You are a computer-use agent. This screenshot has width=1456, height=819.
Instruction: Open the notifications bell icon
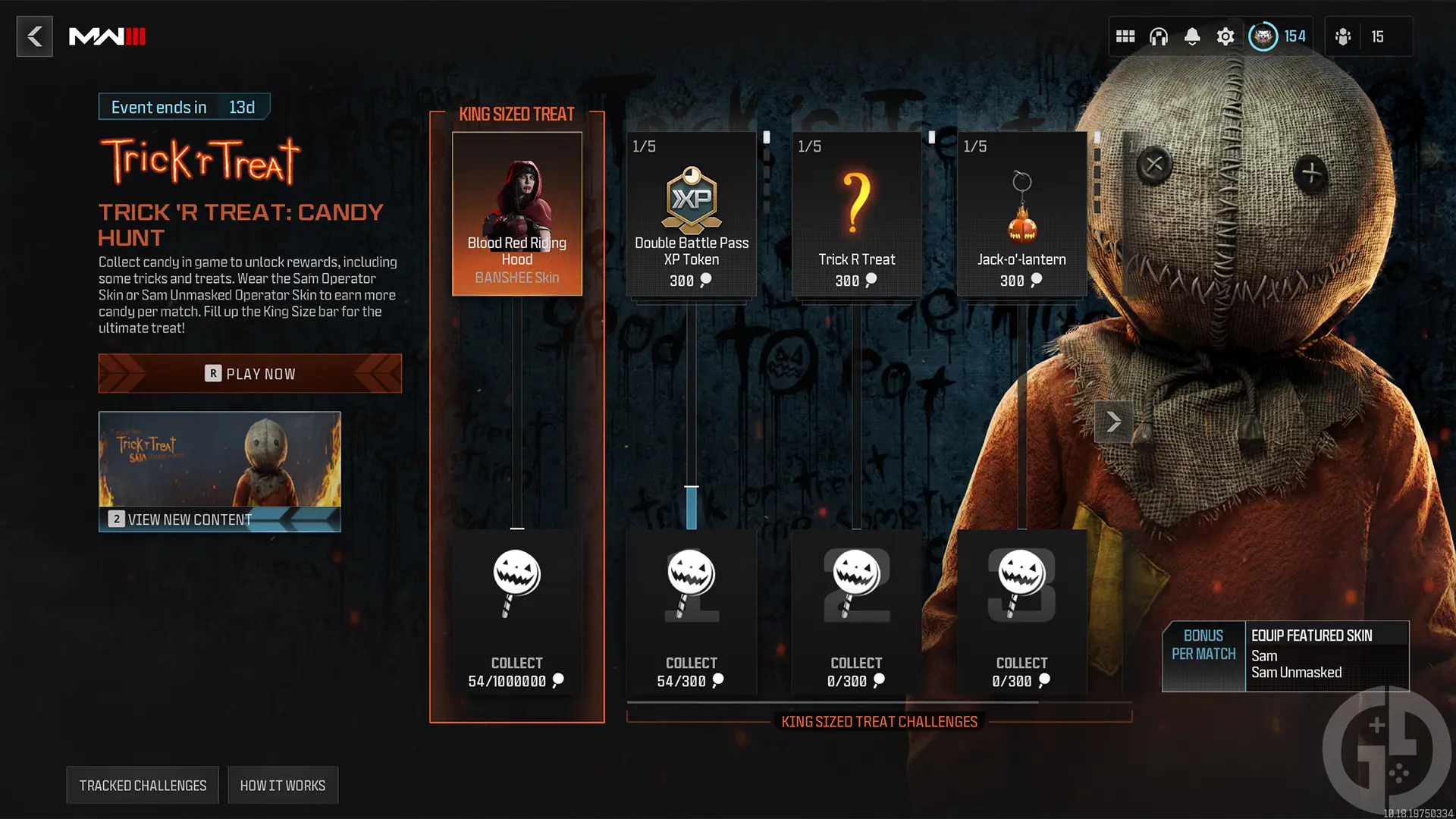[x=1191, y=36]
